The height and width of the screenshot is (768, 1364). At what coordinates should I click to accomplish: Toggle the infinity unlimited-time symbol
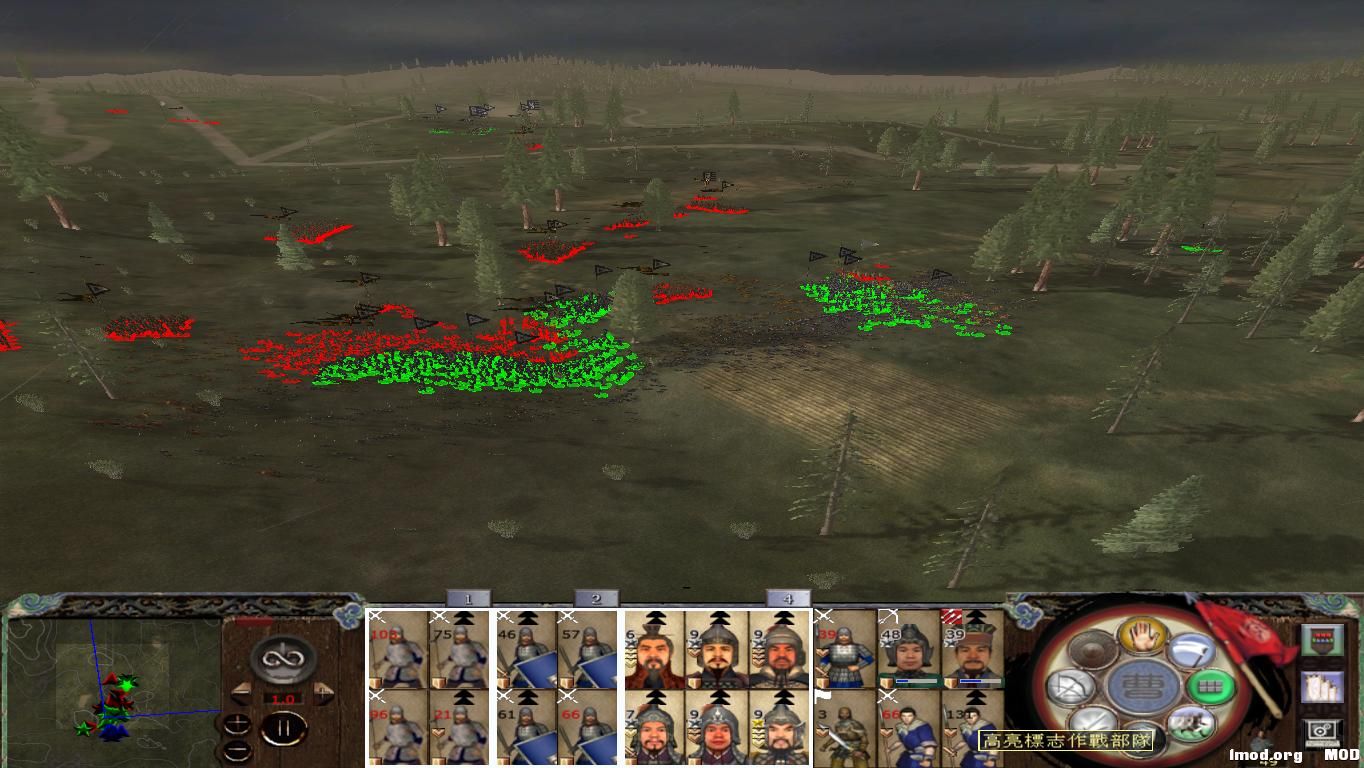pyautogui.click(x=281, y=658)
